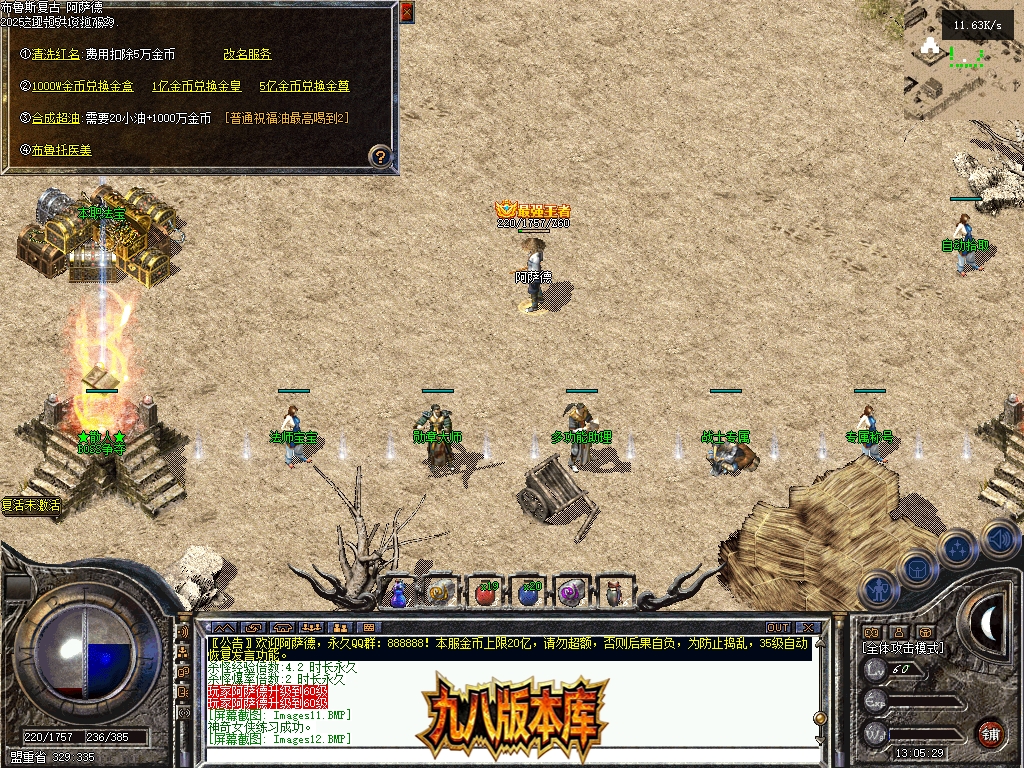Open the bag inventory round button
This screenshot has width=1024, height=768.
click(917, 569)
